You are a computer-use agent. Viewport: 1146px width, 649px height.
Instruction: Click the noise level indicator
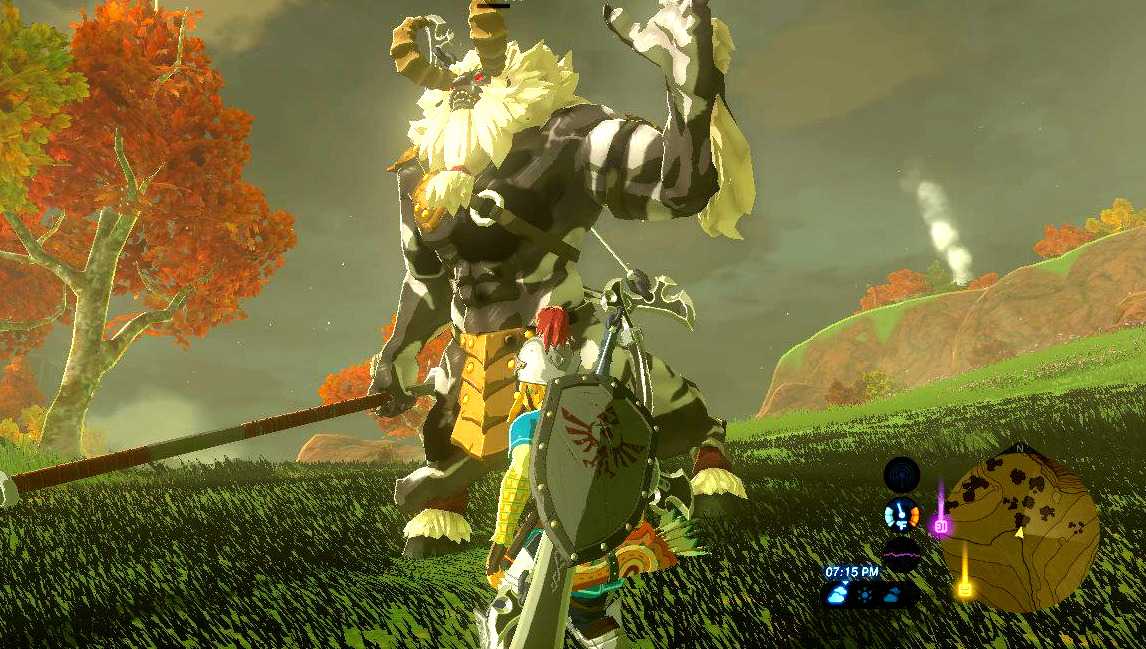click(901, 553)
